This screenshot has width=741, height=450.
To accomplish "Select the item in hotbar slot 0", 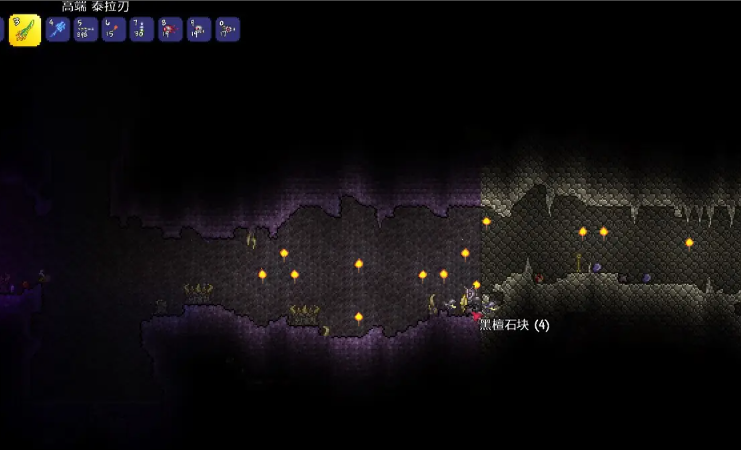I will pos(228,30).
